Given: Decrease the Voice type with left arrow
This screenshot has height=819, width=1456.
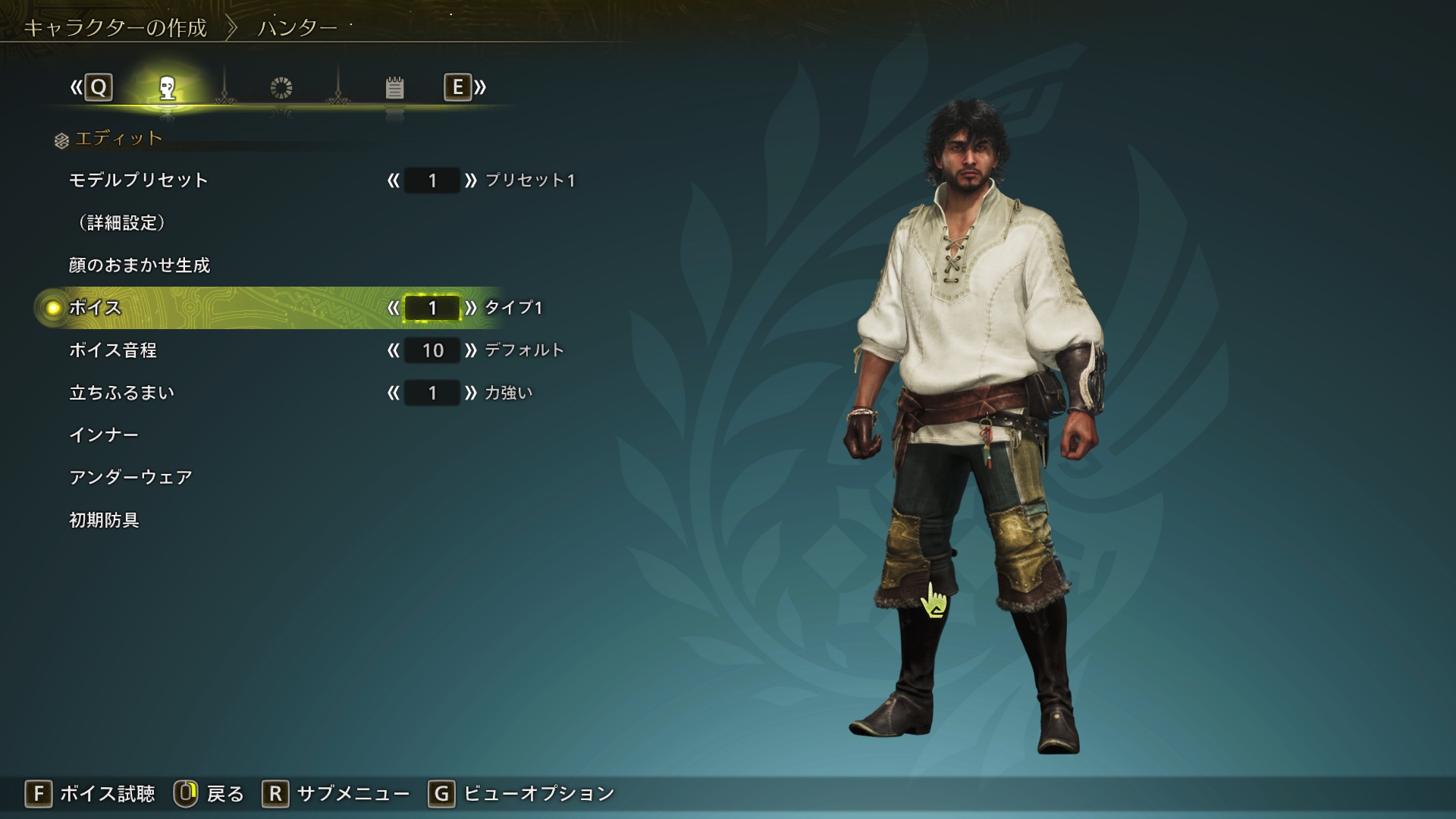Looking at the screenshot, I should point(393,308).
